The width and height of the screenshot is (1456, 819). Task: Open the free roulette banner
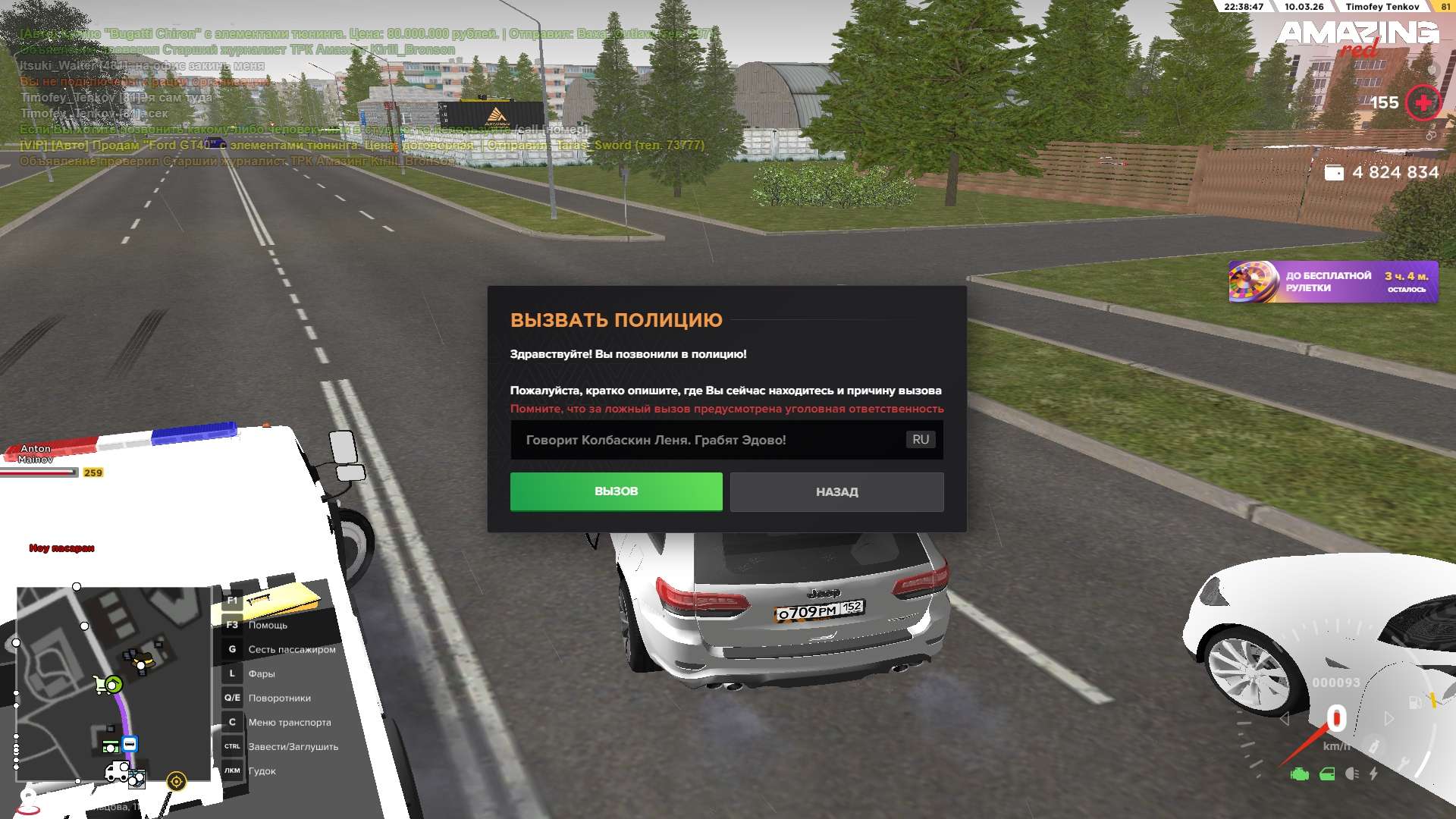[1332, 282]
